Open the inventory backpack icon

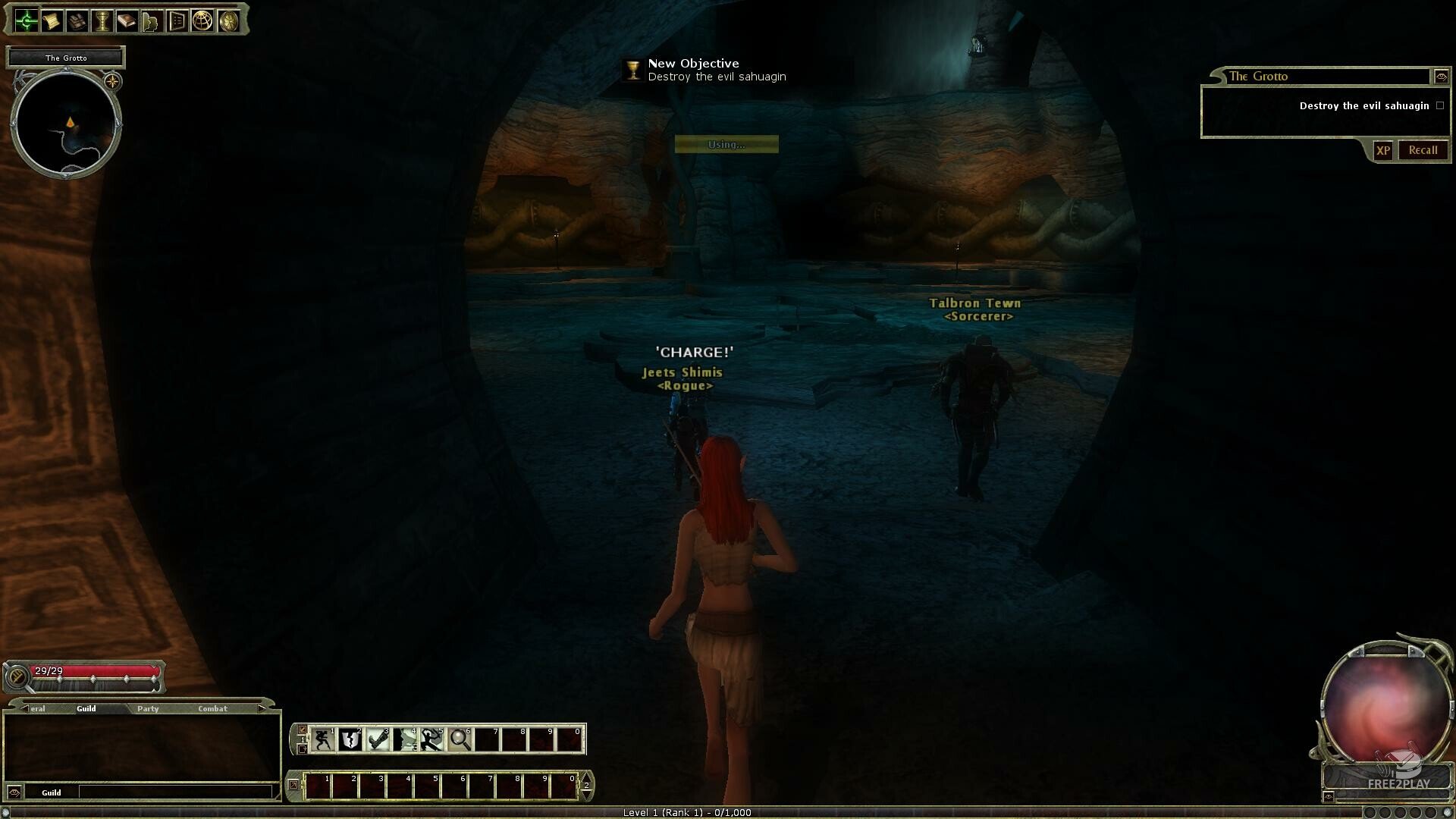tap(77, 20)
